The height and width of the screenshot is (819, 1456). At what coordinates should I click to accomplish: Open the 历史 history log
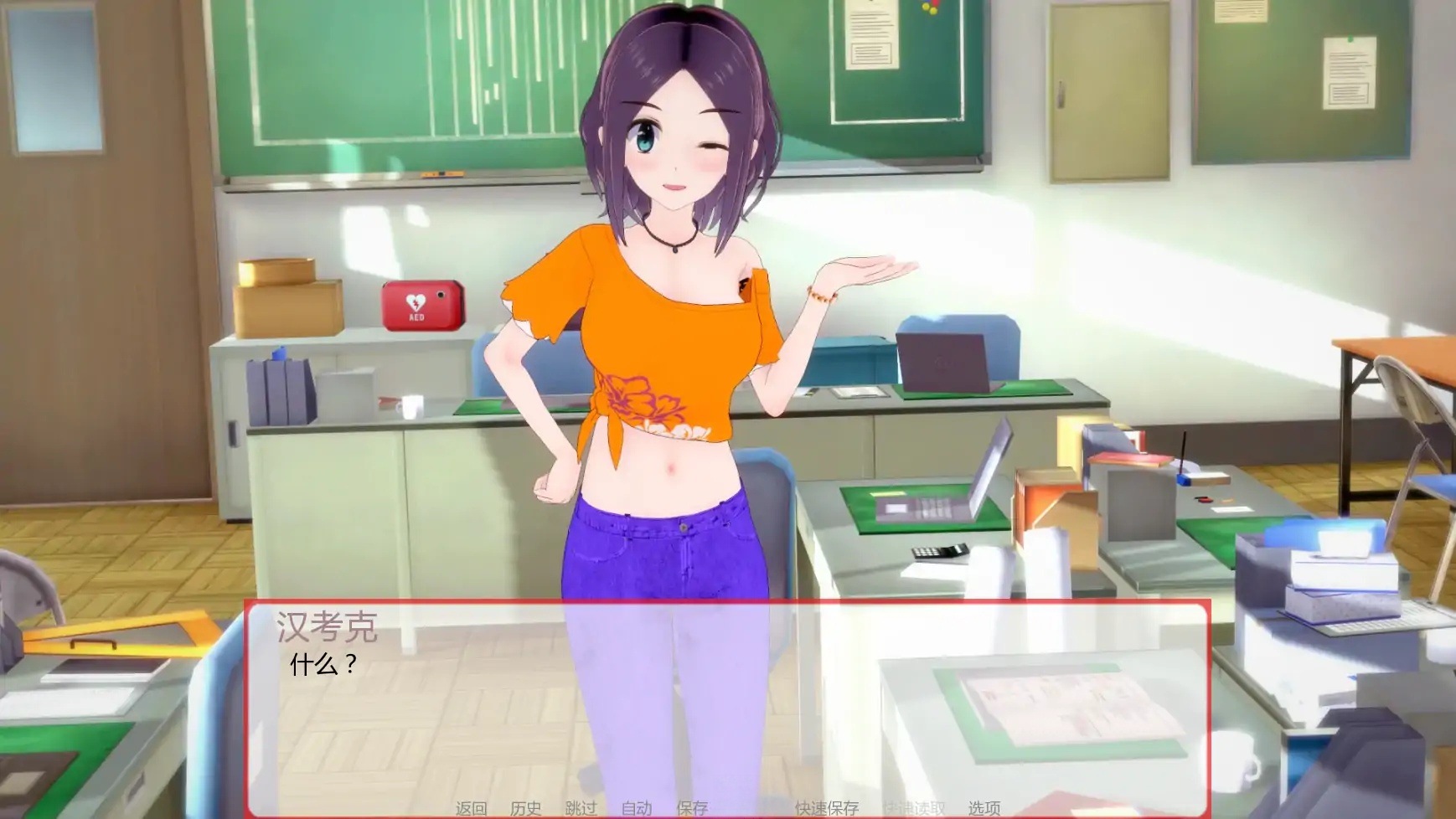524,809
